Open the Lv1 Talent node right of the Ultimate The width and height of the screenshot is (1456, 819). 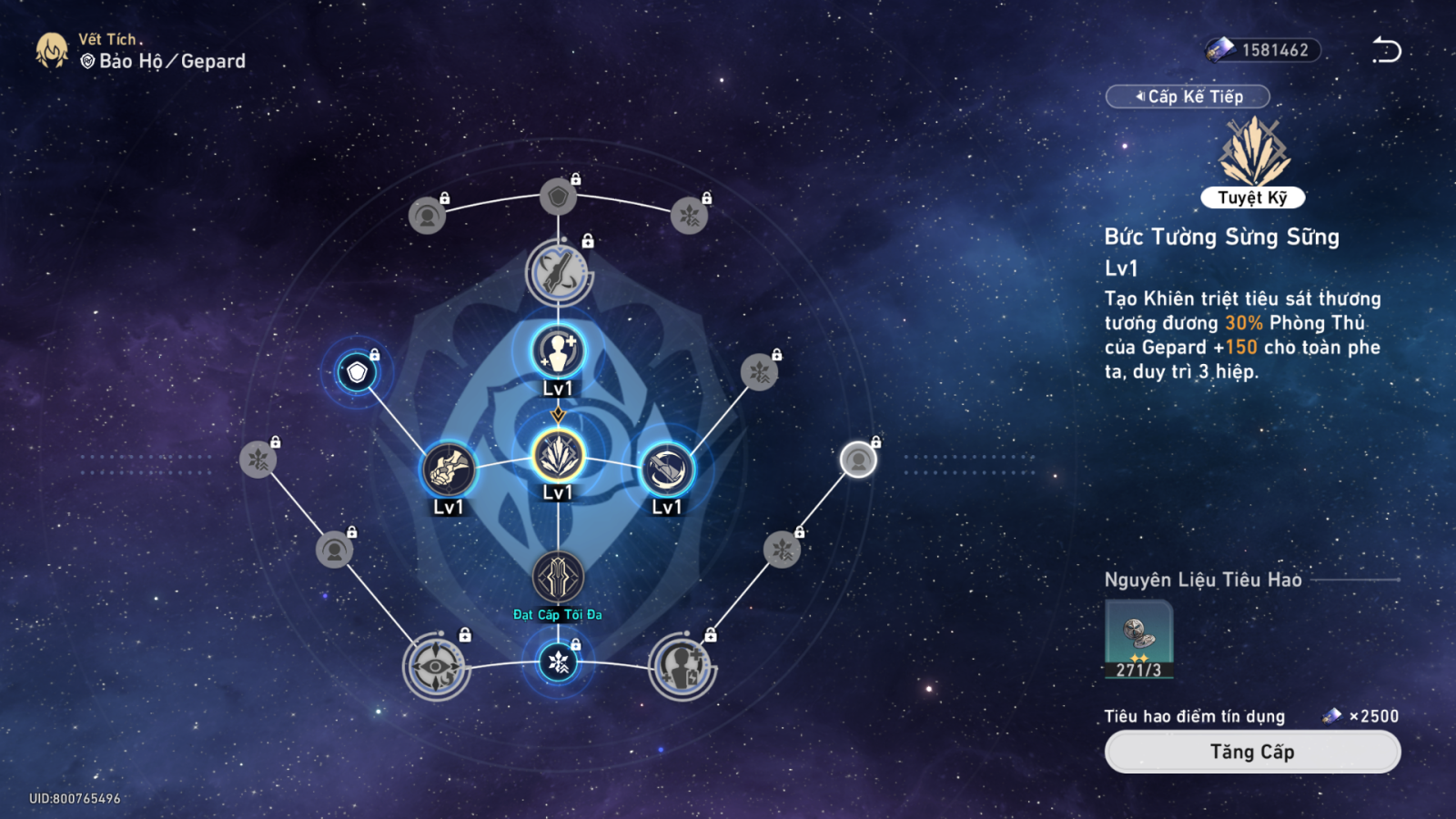pyautogui.click(x=667, y=469)
